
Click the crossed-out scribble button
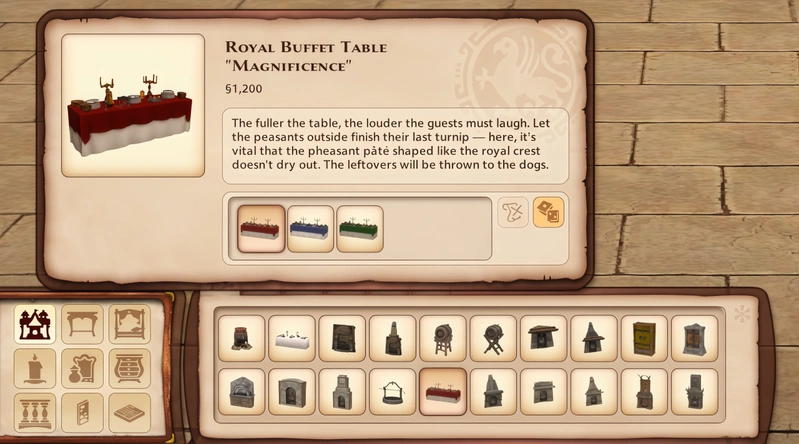click(513, 212)
